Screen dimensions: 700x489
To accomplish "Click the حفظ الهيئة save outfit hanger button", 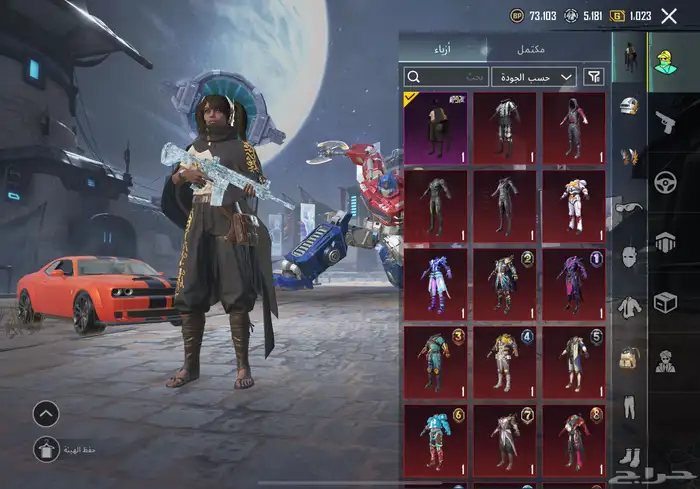I will (46, 449).
